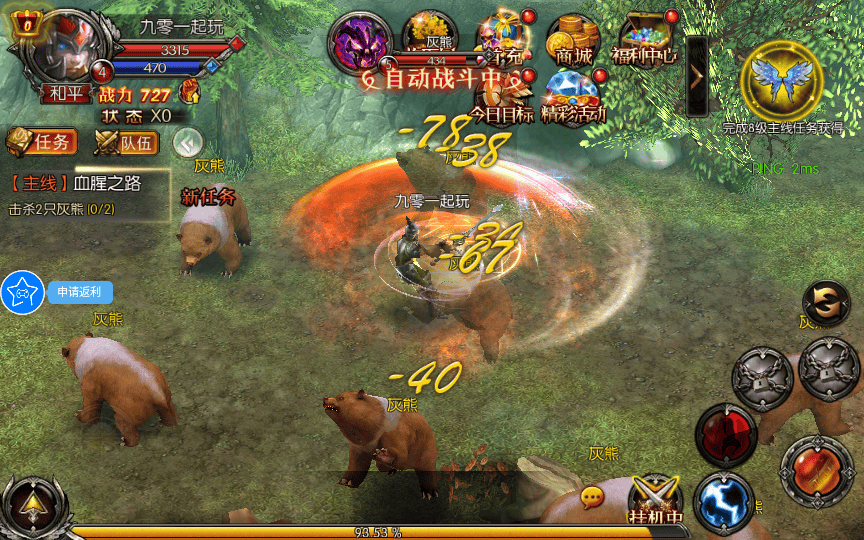Open 今日目标 daily goals
Image resolution: width=864 pixels, height=540 pixels.
[x=502, y=97]
